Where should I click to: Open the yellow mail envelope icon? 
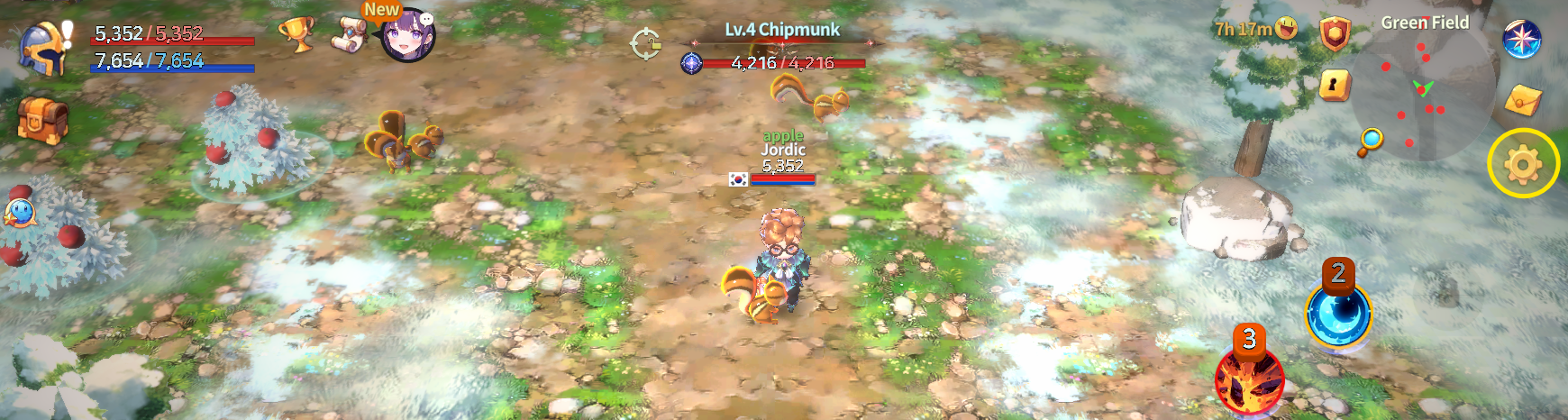coord(1522,99)
